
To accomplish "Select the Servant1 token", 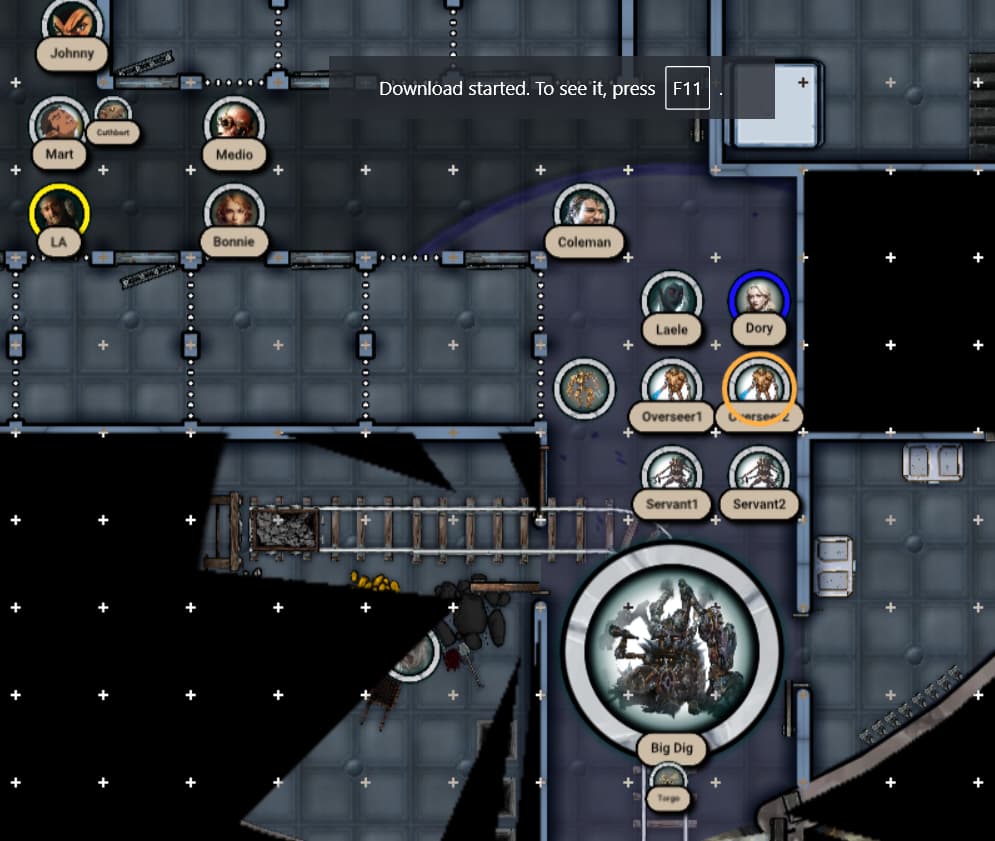I will click(x=672, y=473).
